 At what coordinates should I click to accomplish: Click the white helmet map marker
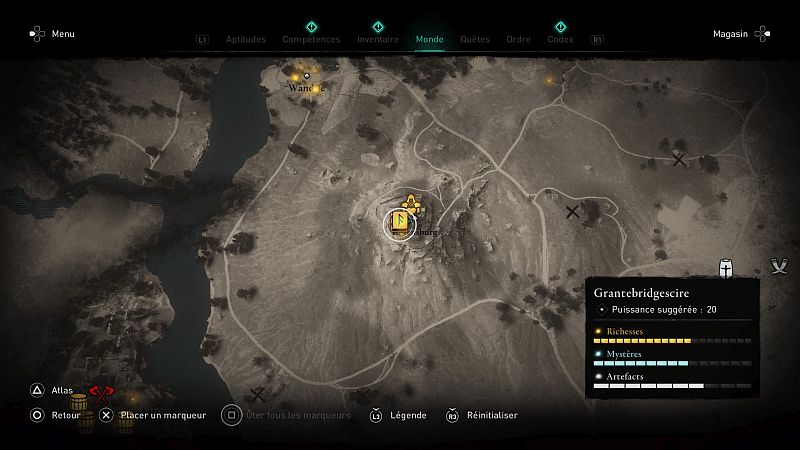click(727, 268)
